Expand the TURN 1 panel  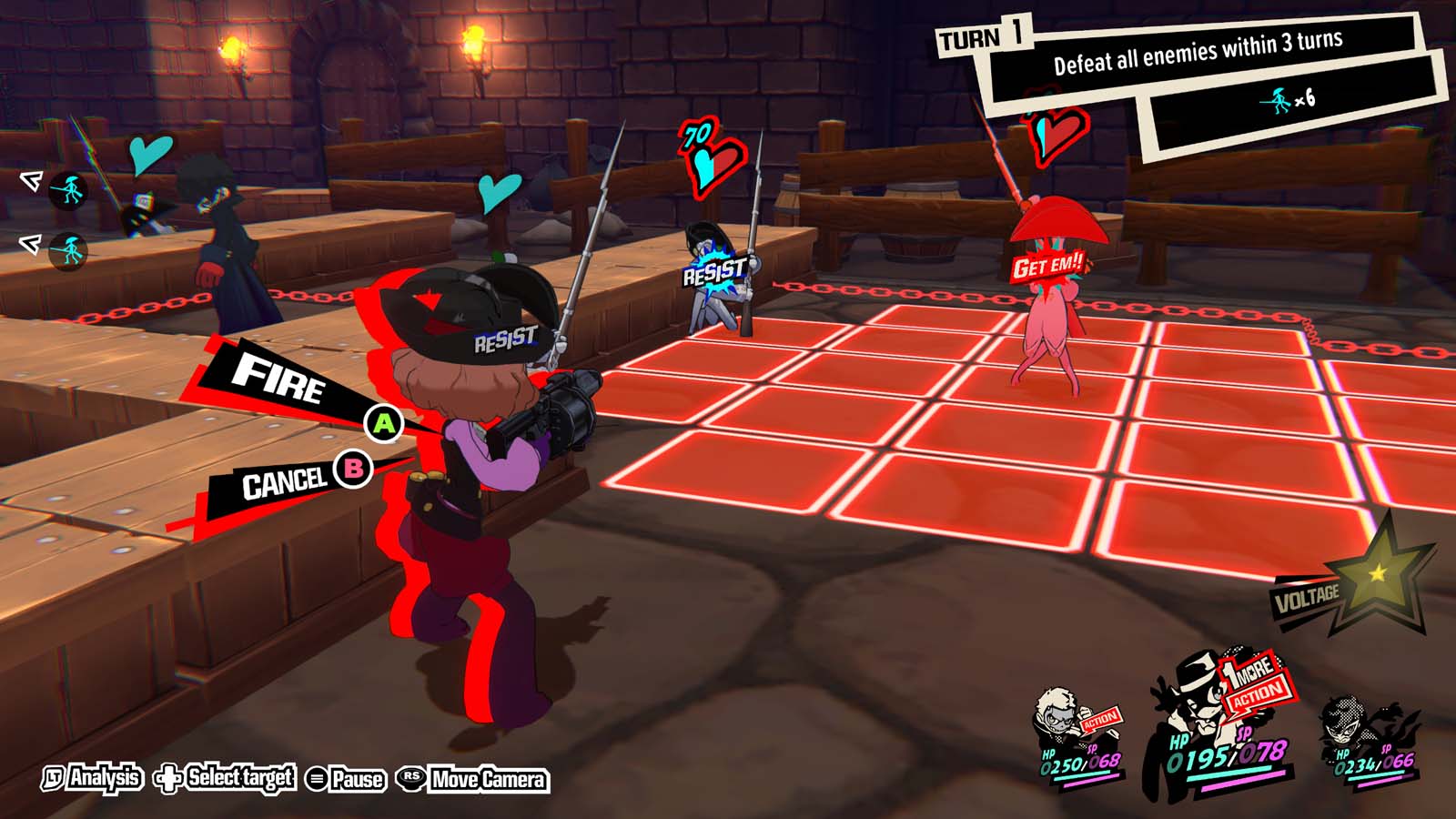982,38
